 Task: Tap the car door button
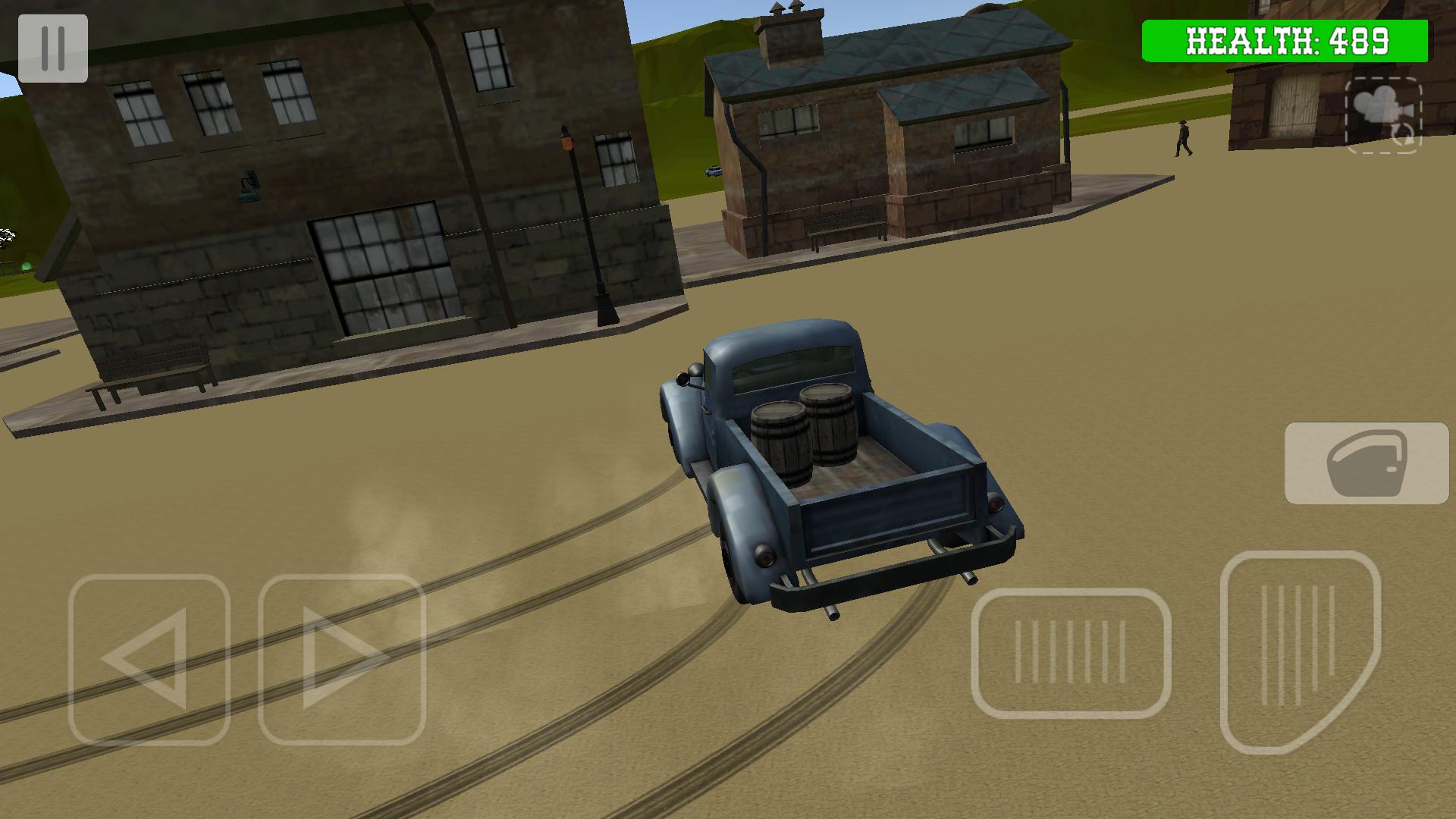(1367, 463)
